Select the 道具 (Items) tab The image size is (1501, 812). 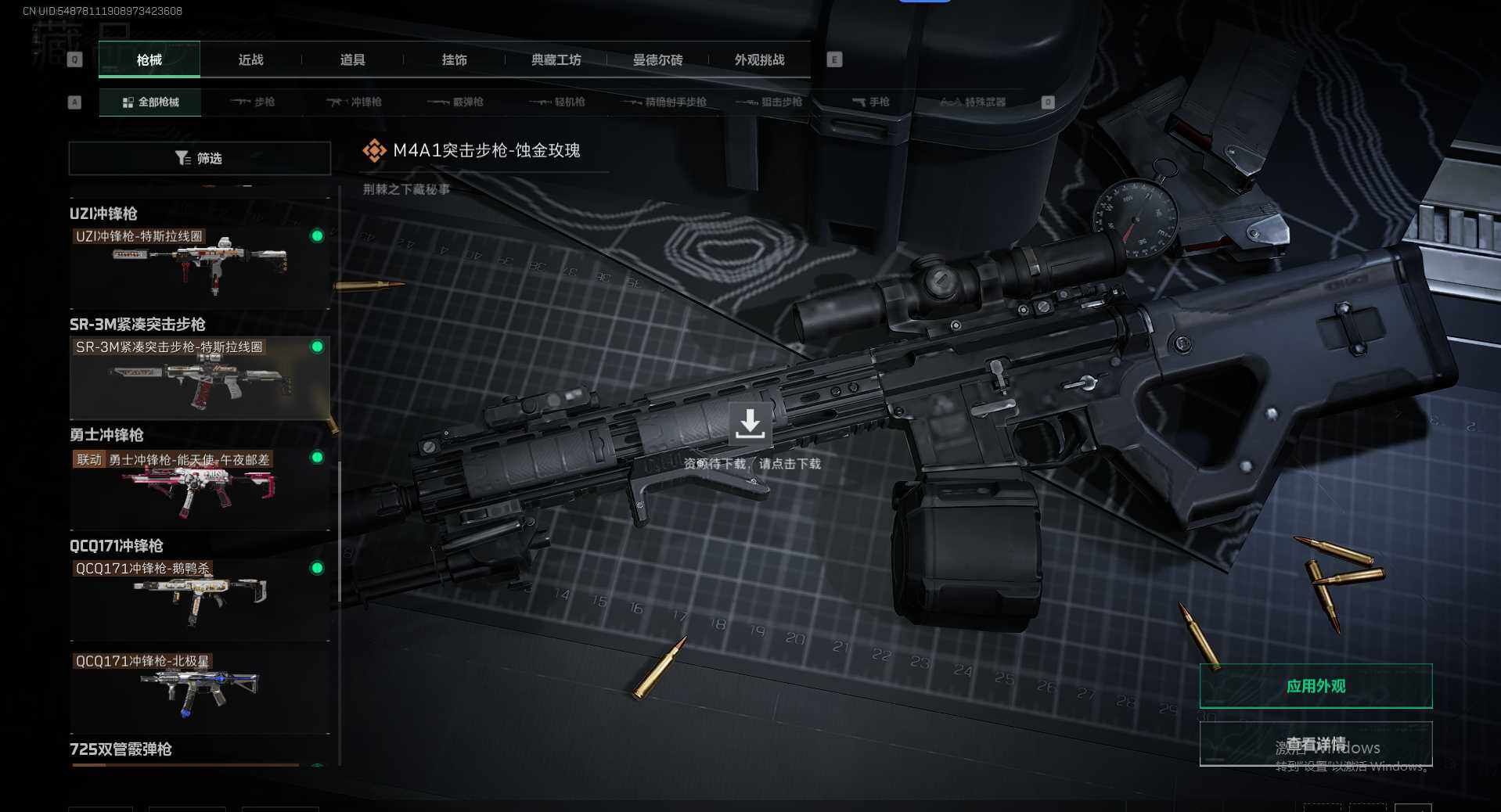click(x=353, y=60)
